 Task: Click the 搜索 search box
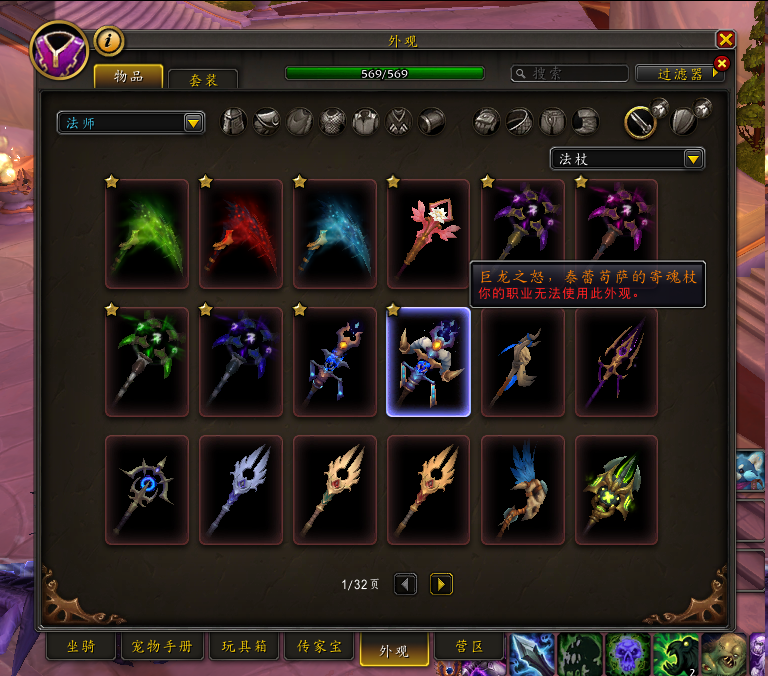pyautogui.click(x=569, y=73)
